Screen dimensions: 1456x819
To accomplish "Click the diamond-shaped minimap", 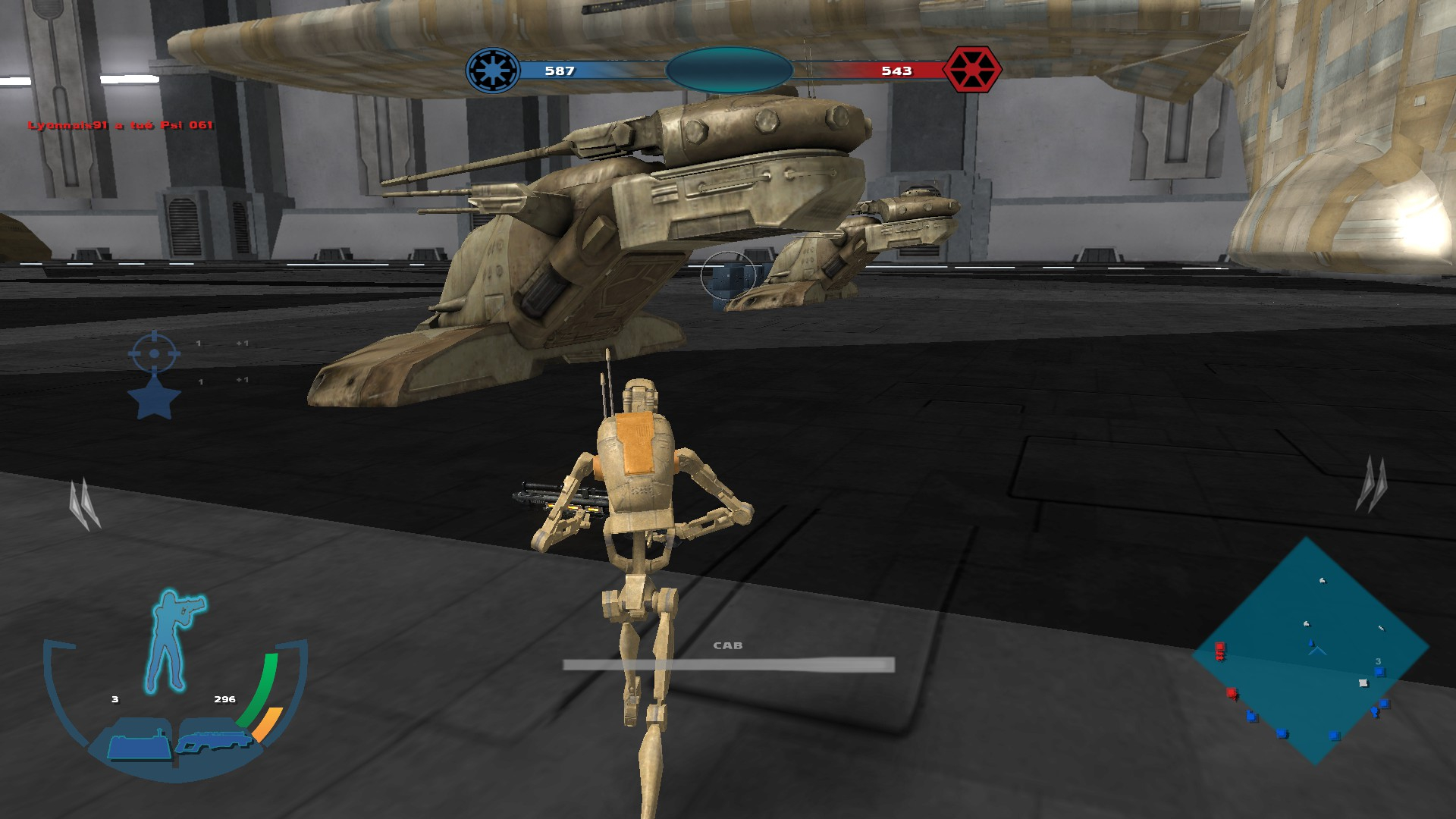I will click(x=1310, y=651).
